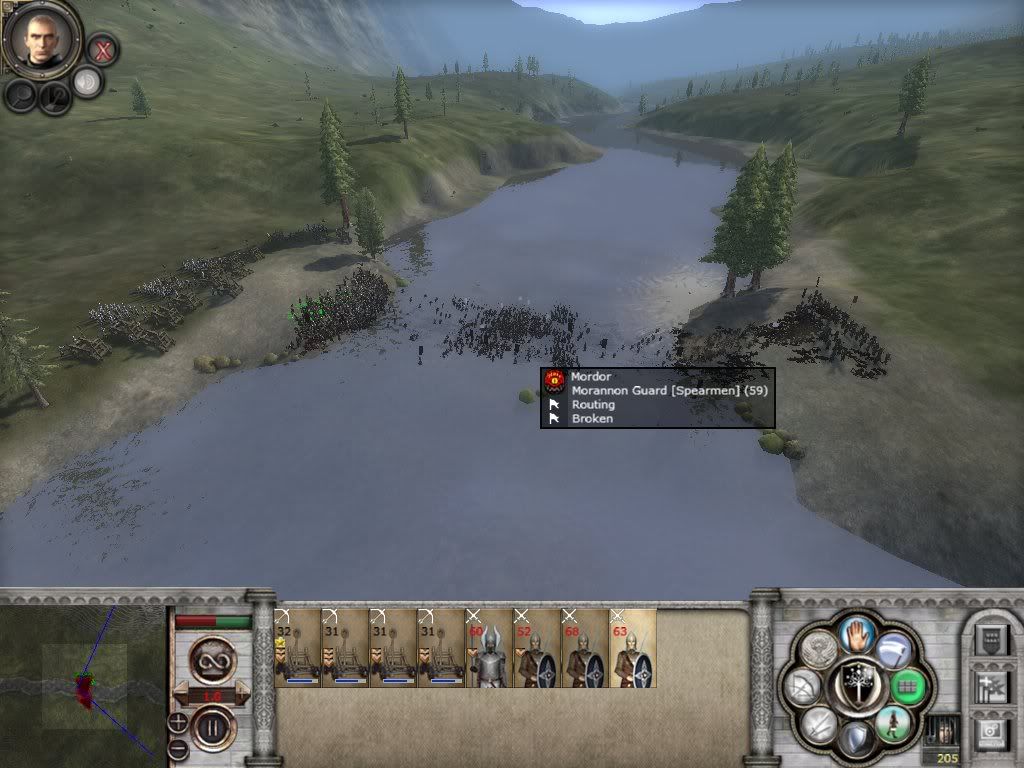Screen dimensions: 1024x768
Task: Zoom in the minimap with plus button
Action: point(178,721)
